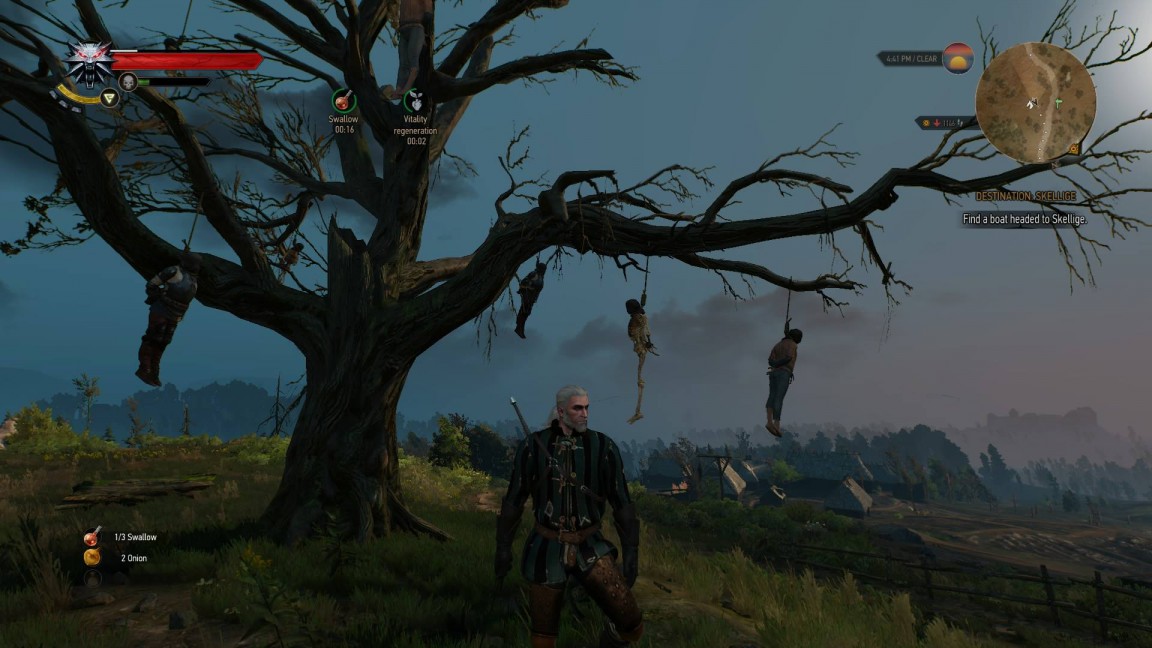Open the Destination: Skellige quest tracker
Viewport: 1152px width, 648px height.
click(1025, 197)
